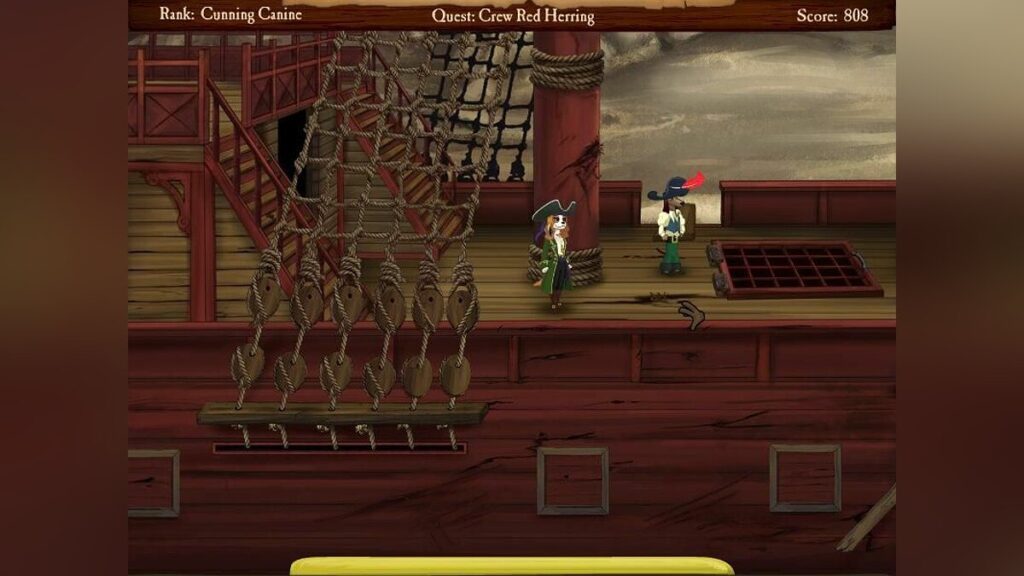Screen dimensions: 1024x576
Task: Open the Crew Red Herring quest tracker
Action: coord(513,16)
